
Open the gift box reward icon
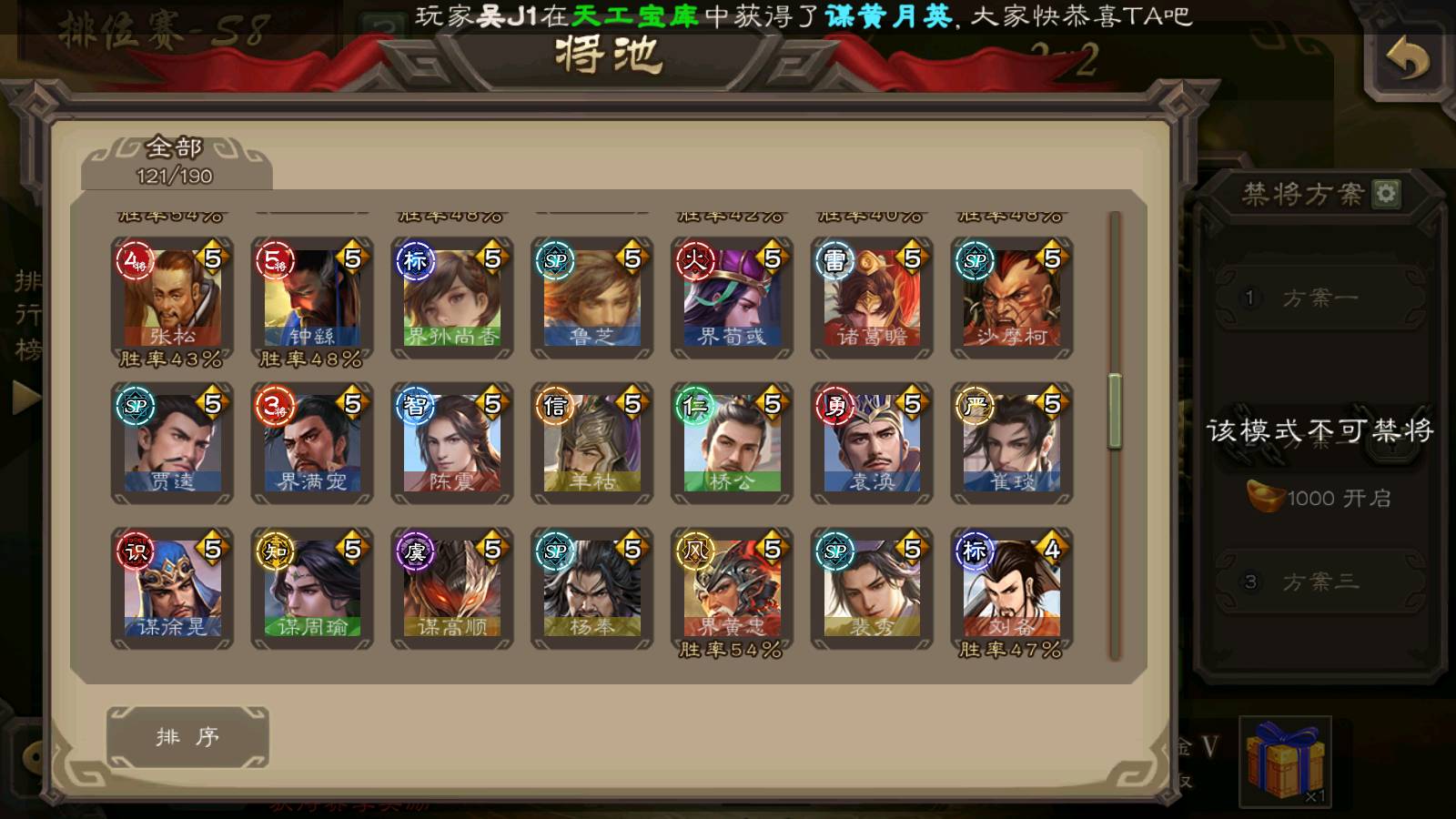(1285, 762)
